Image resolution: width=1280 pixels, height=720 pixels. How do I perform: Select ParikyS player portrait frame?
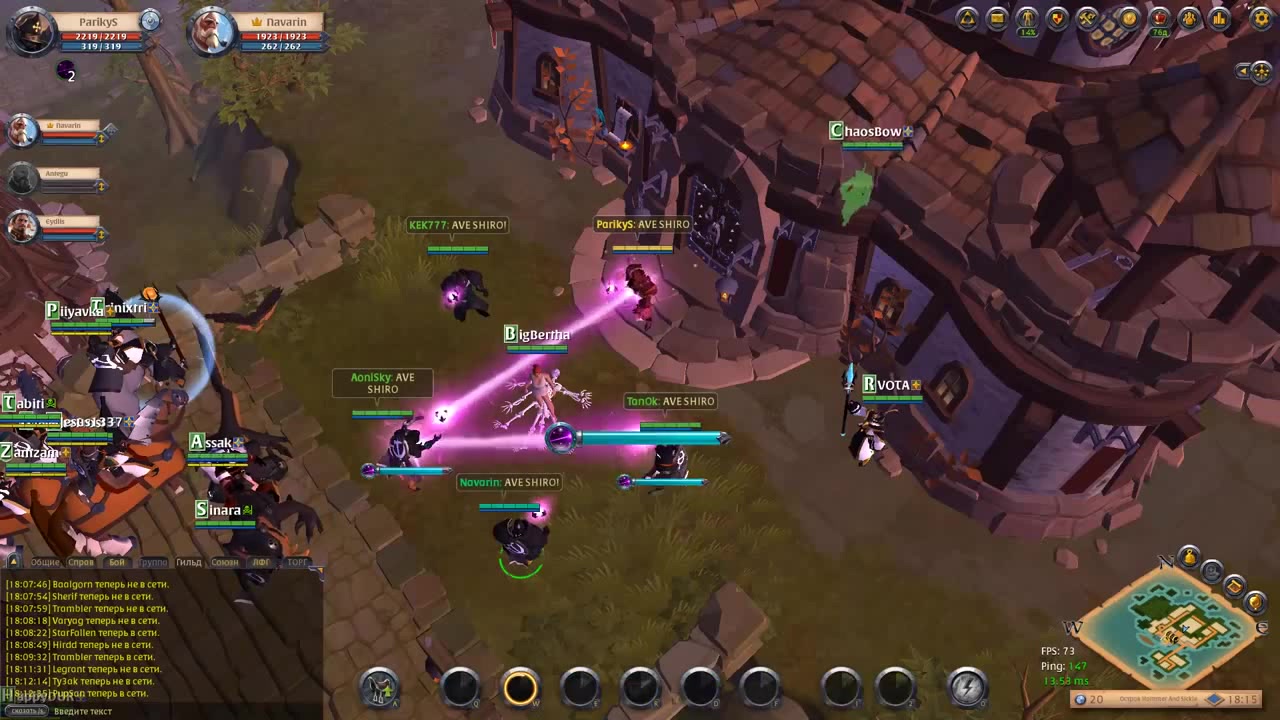tap(32, 32)
